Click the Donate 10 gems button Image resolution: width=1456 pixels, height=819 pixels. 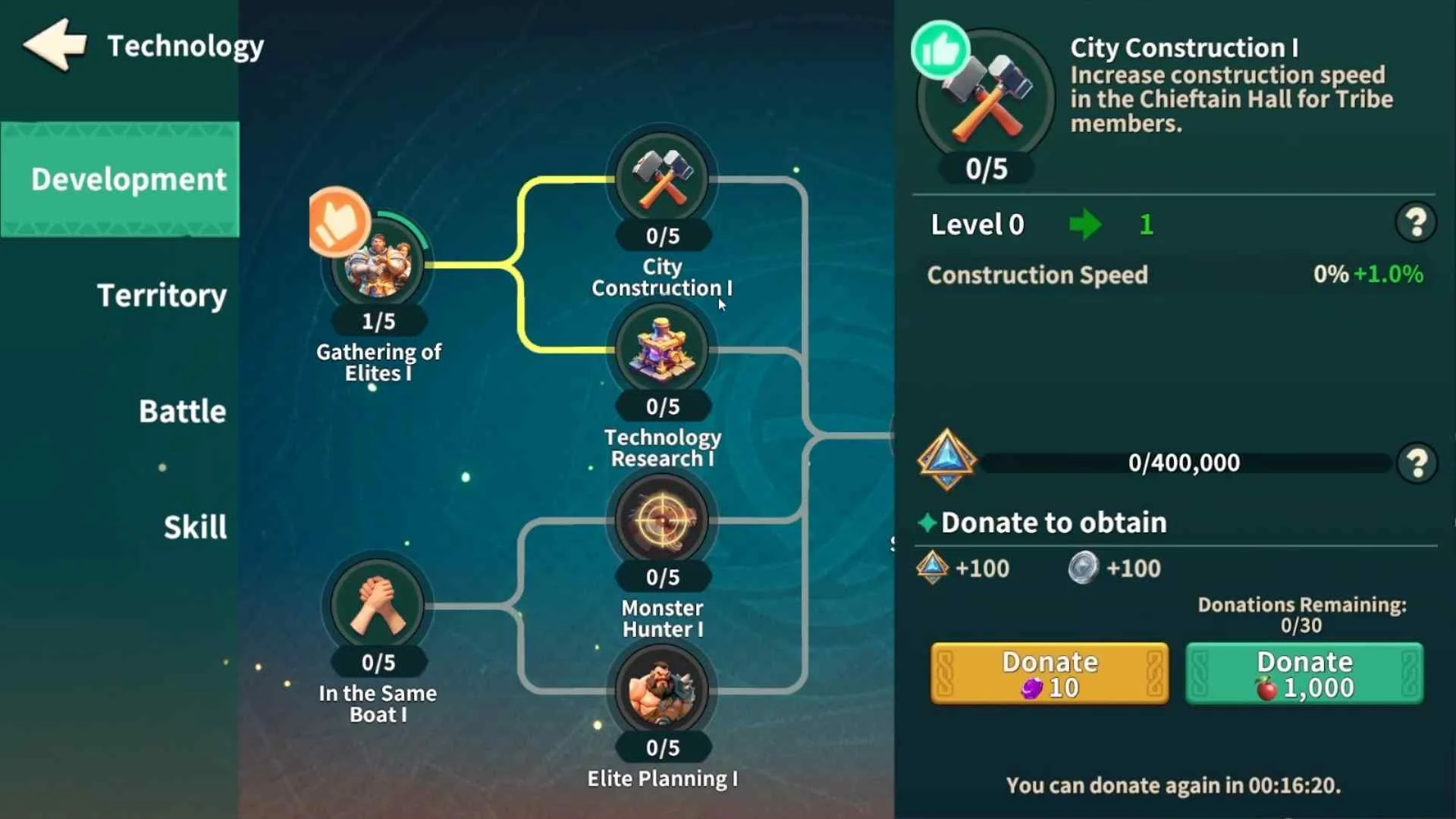pos(1049,673)
